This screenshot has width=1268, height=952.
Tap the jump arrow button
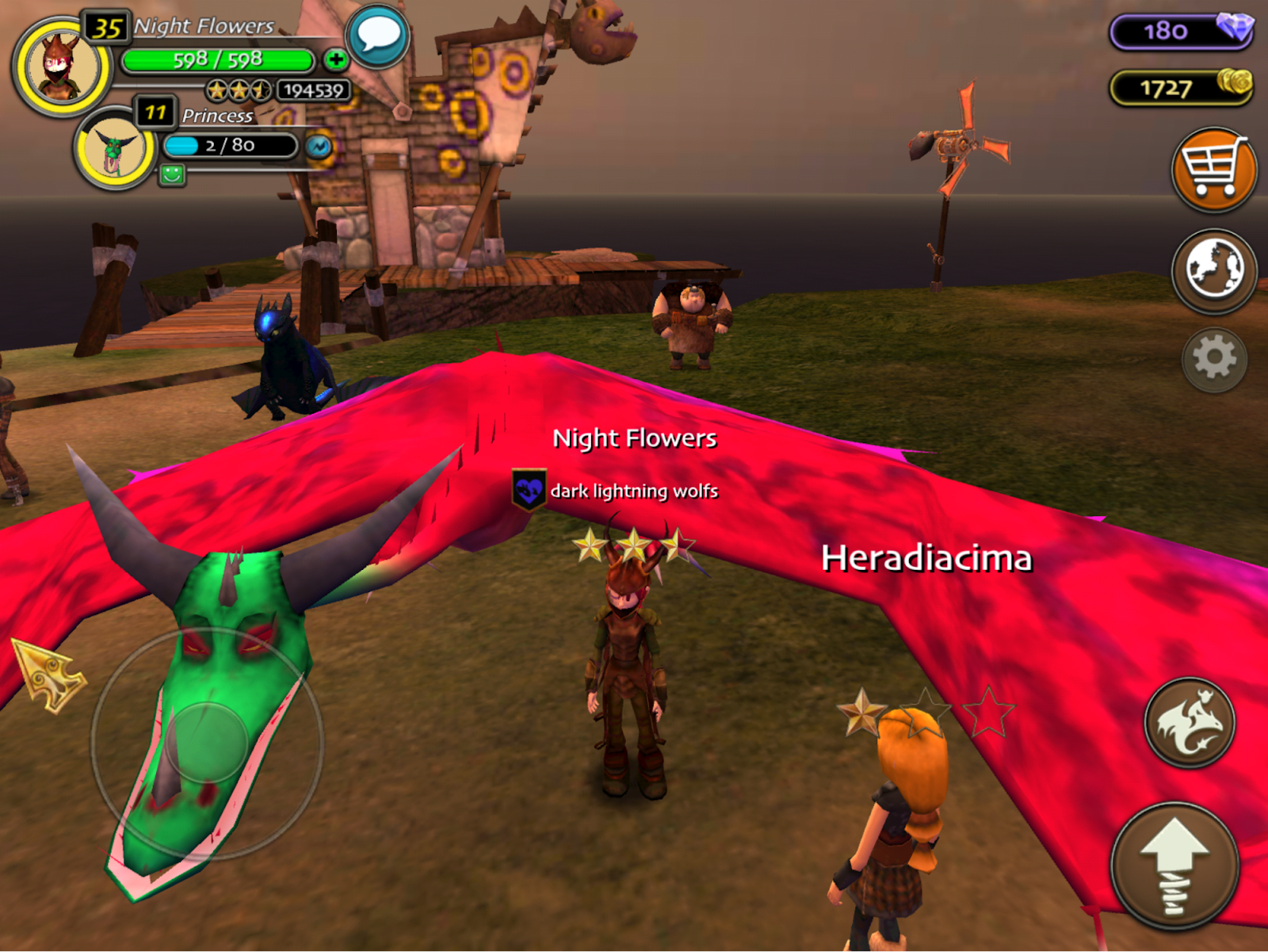[x=1174, y=865]
